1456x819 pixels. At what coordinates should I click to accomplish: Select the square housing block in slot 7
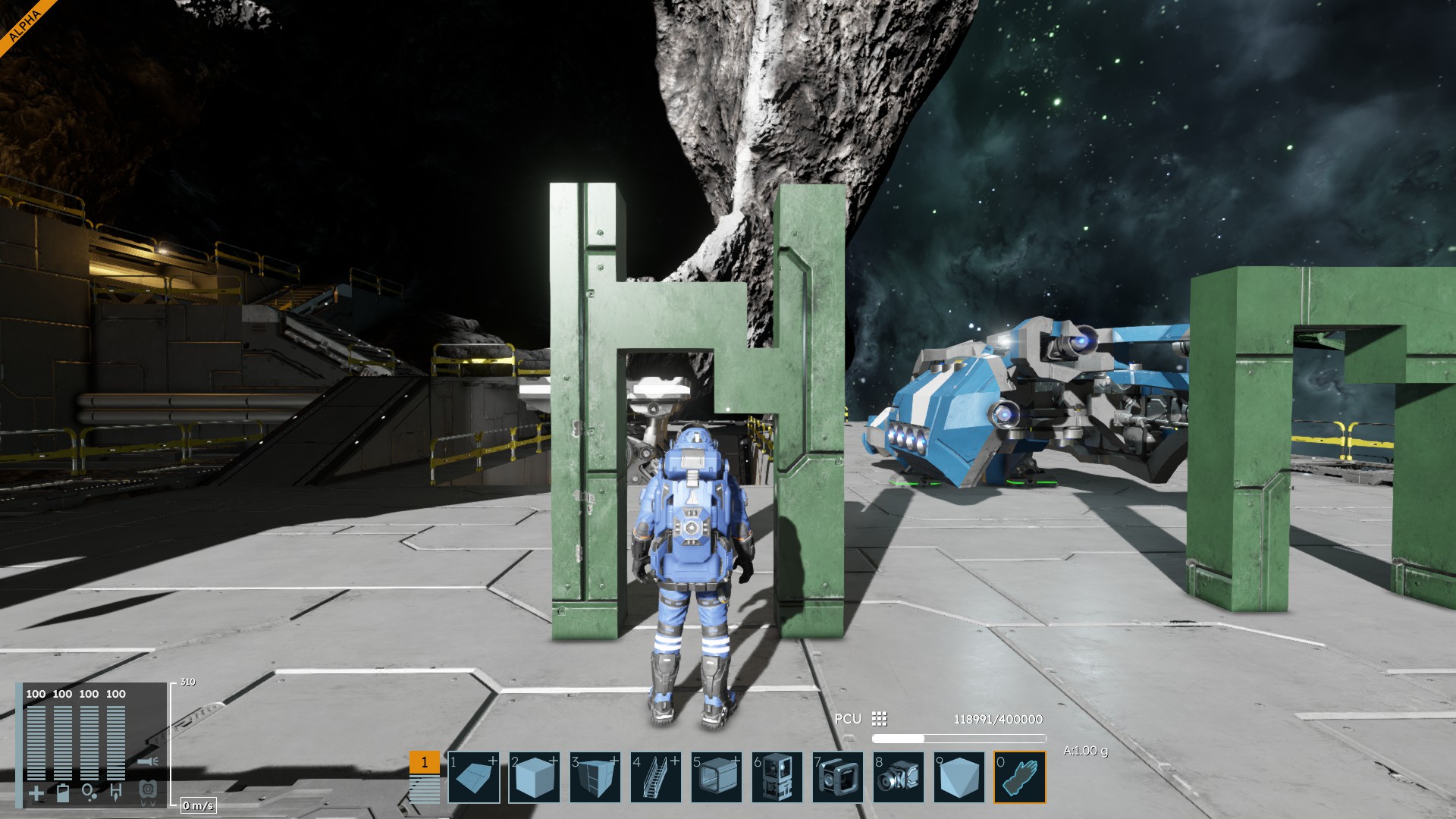(x=838, y=777)
